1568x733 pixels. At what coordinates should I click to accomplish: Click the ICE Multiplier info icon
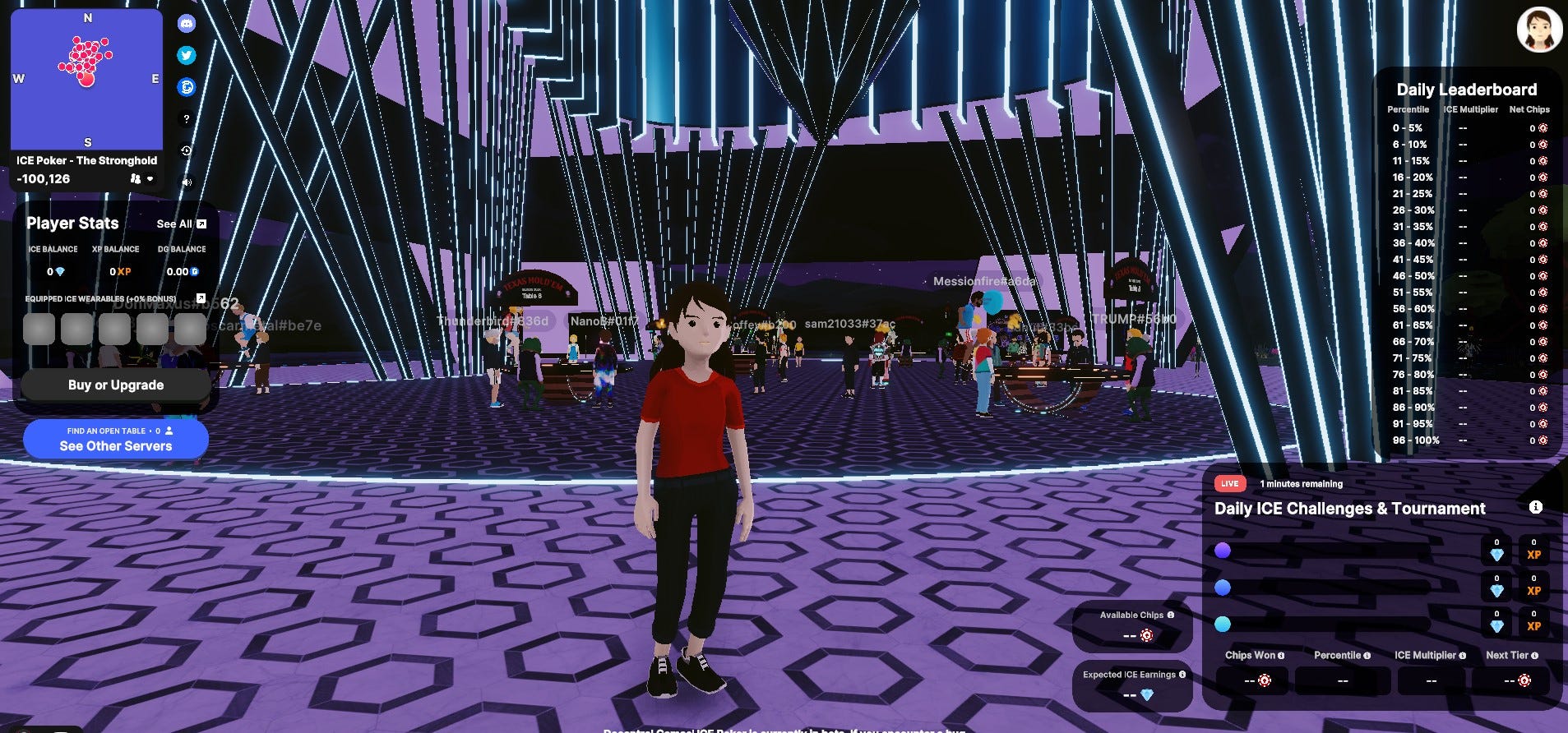pos(1462,656)
